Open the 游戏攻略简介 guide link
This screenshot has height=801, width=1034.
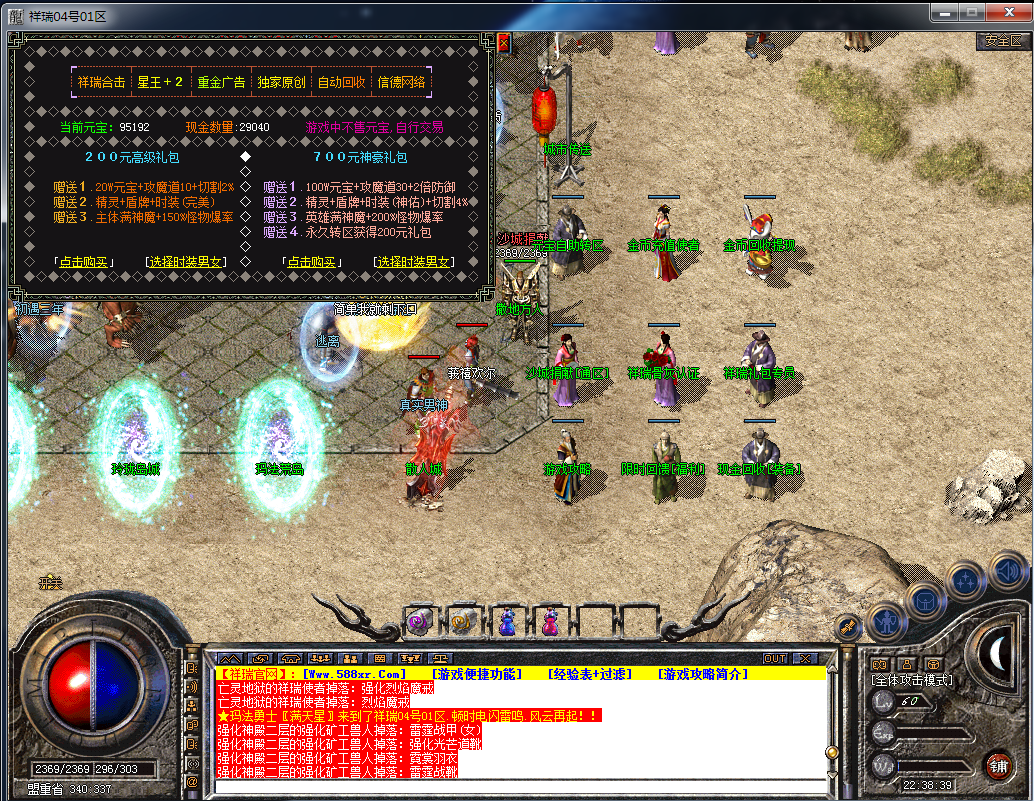click(702, 674)
